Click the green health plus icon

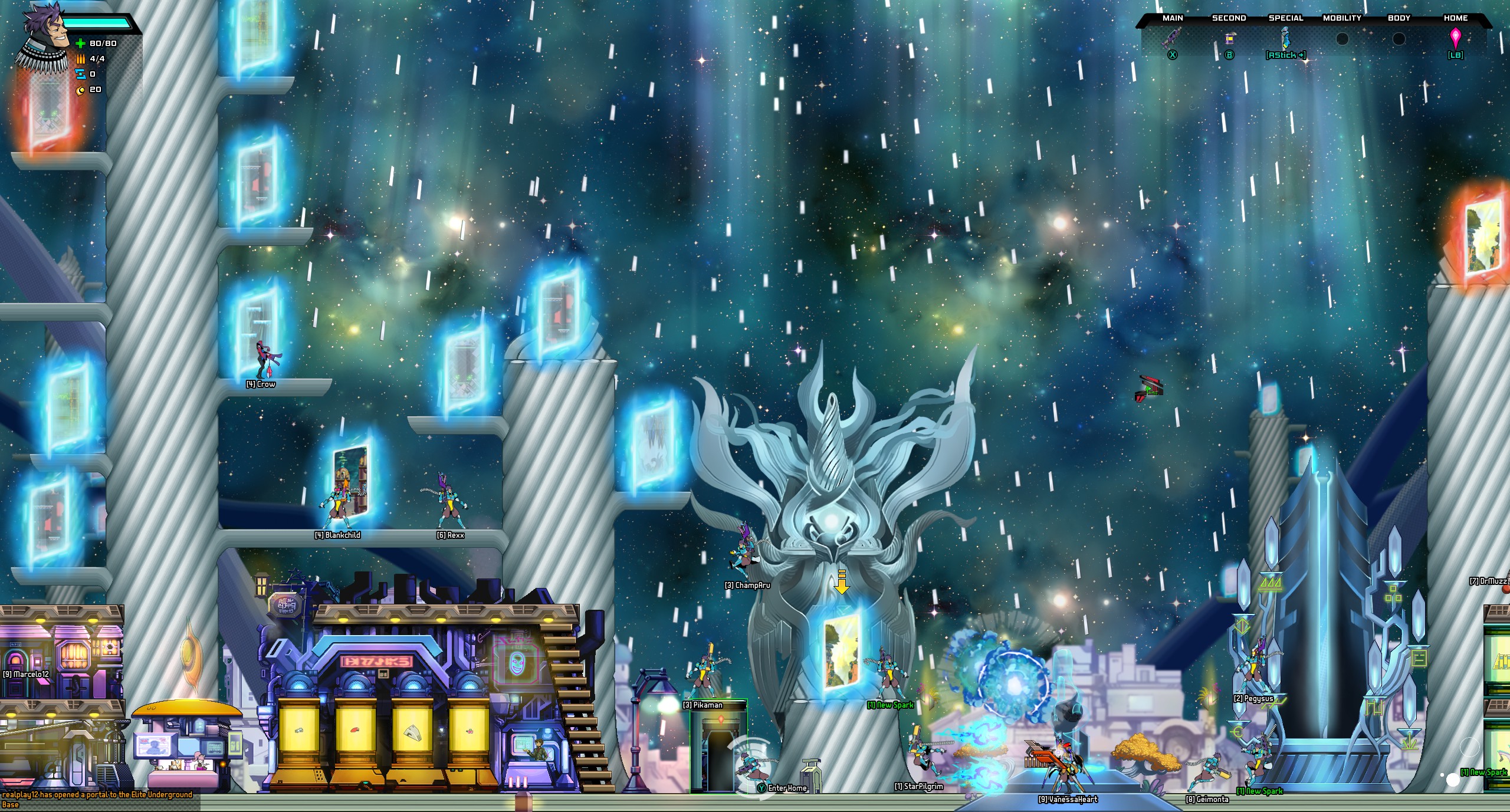point(79,44)
